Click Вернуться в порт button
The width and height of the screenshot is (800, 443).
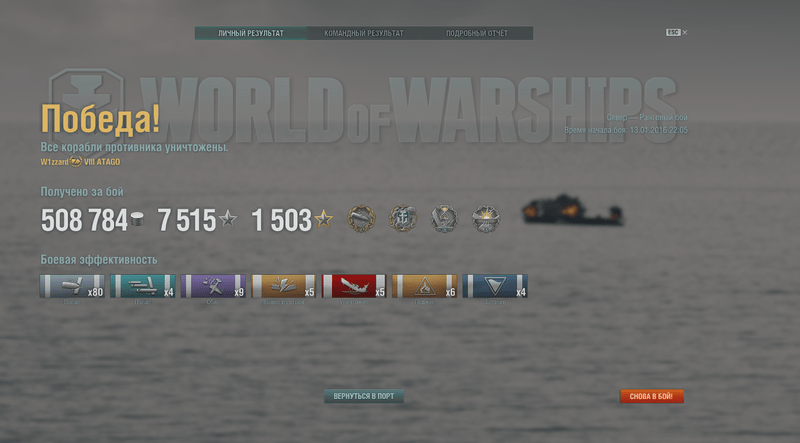pyautogui.click(x=364, y=396)
